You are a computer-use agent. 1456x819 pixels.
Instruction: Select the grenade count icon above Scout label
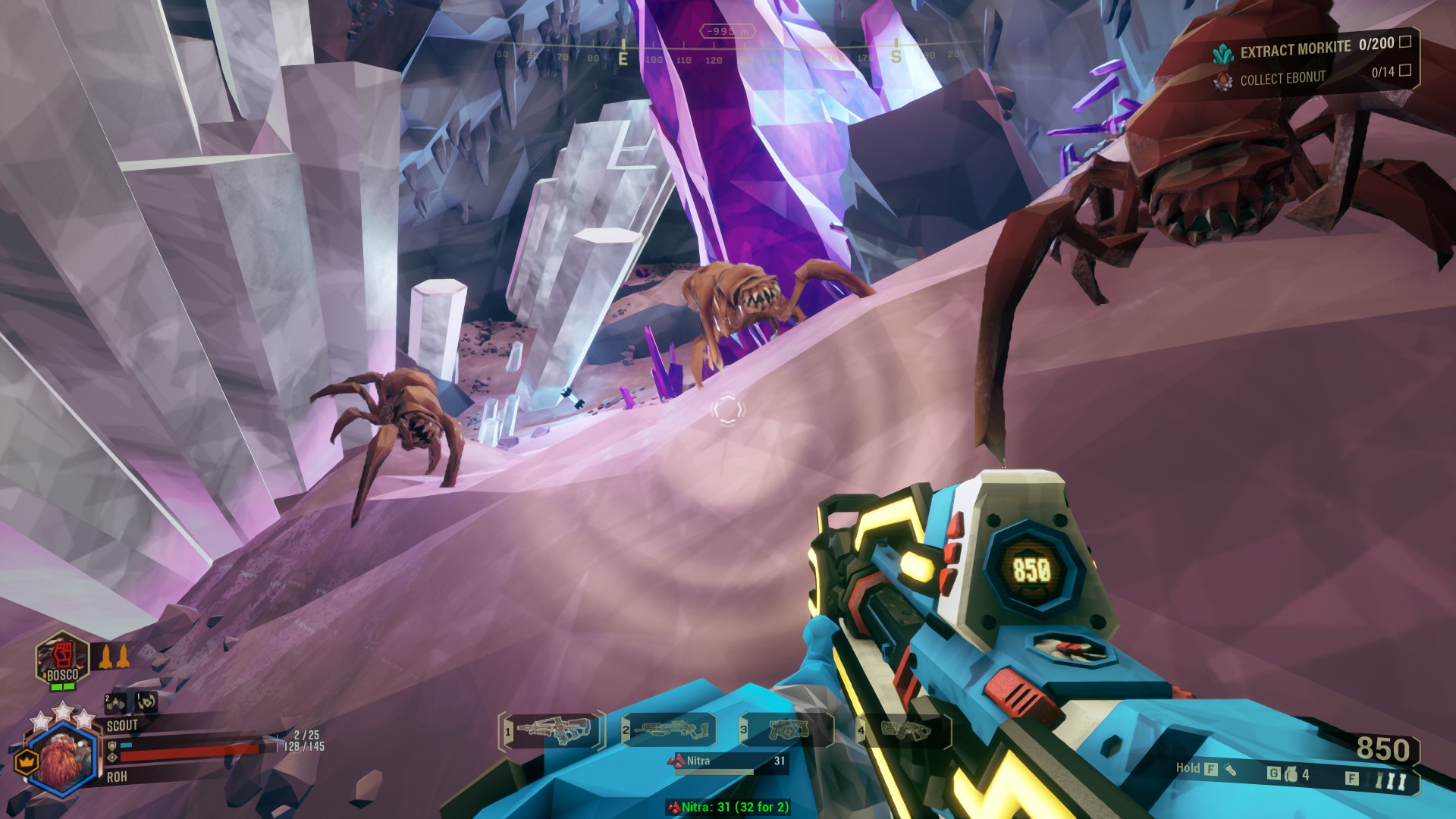point(115,703)
